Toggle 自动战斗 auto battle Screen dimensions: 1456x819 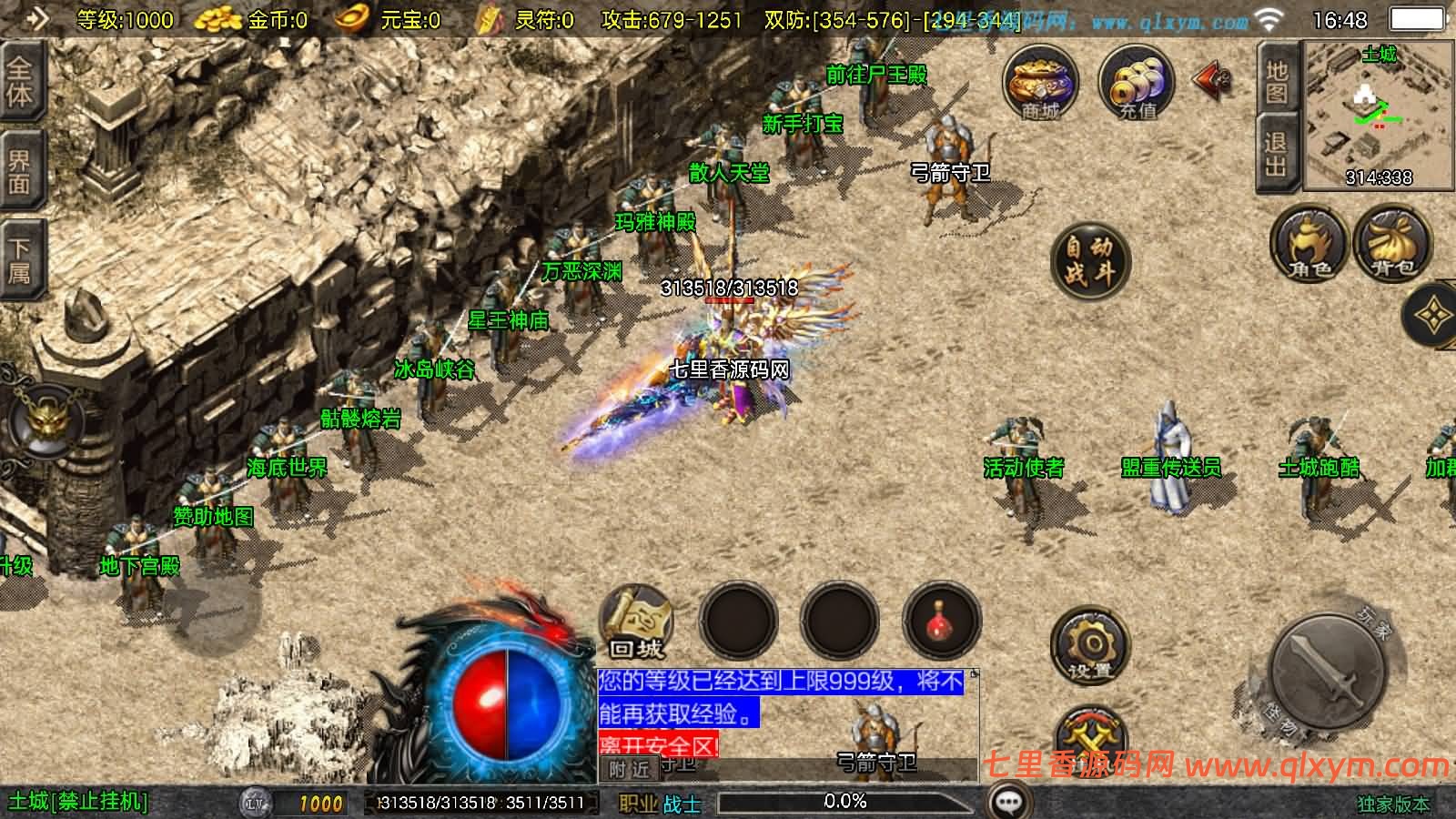pos(1089,260)
